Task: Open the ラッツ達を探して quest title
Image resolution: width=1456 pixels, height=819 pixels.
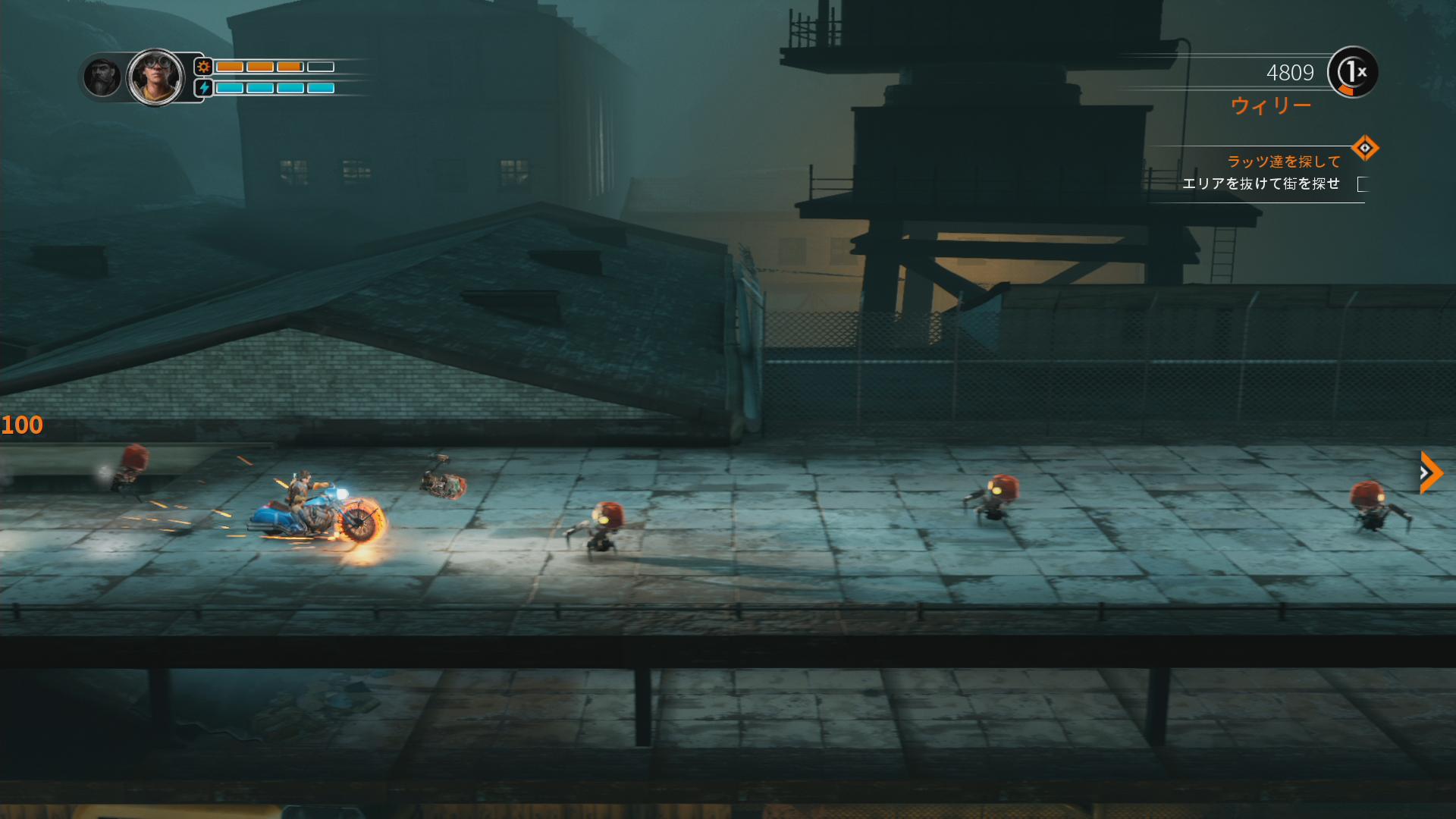Action: [1283, 162]
